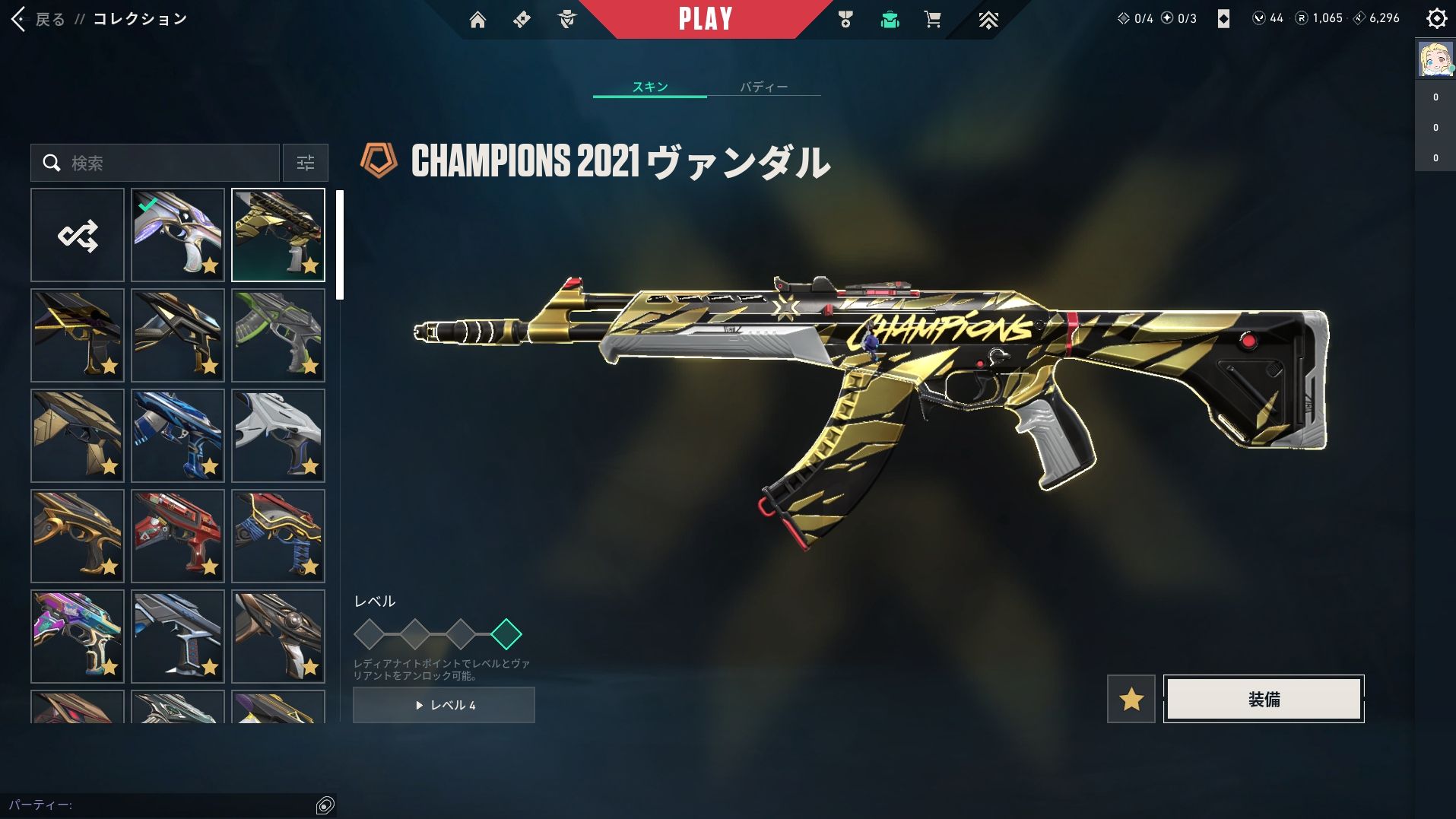This screenshot has width=1456, height=819.
Task: Select the スキン tab
Action: pyautogui.click(x=649, y=87)
